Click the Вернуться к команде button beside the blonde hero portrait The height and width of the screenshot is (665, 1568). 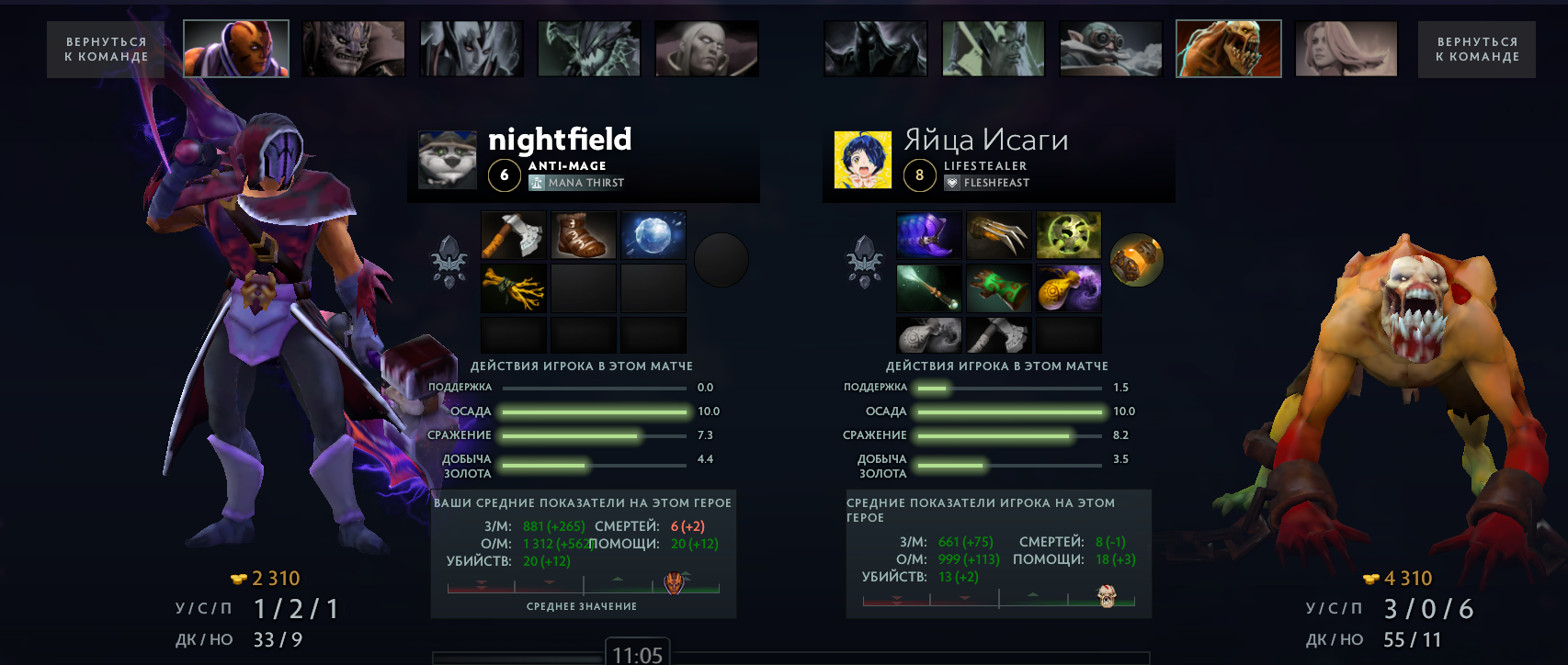pos(1476,50)
